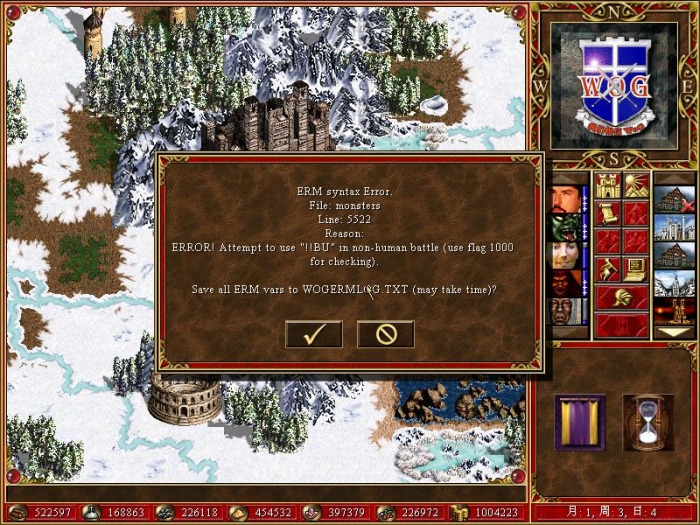The height and width of the screenshot is (525, 700).
Task: Decline saving ERM vars with the cancel button
Action: [385, 334]
